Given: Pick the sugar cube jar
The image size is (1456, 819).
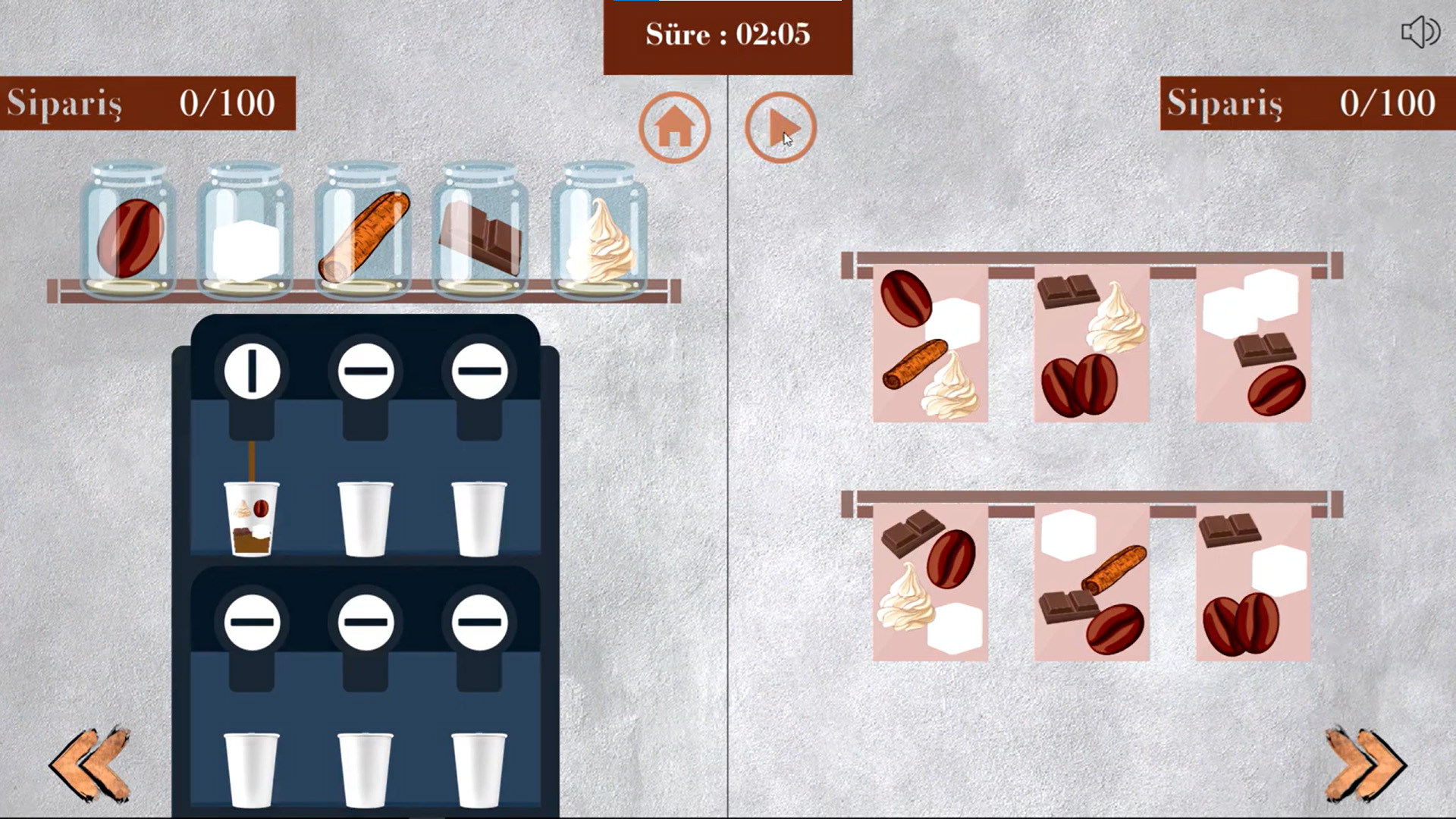Looking at the screenshot, I should [244, 231].
